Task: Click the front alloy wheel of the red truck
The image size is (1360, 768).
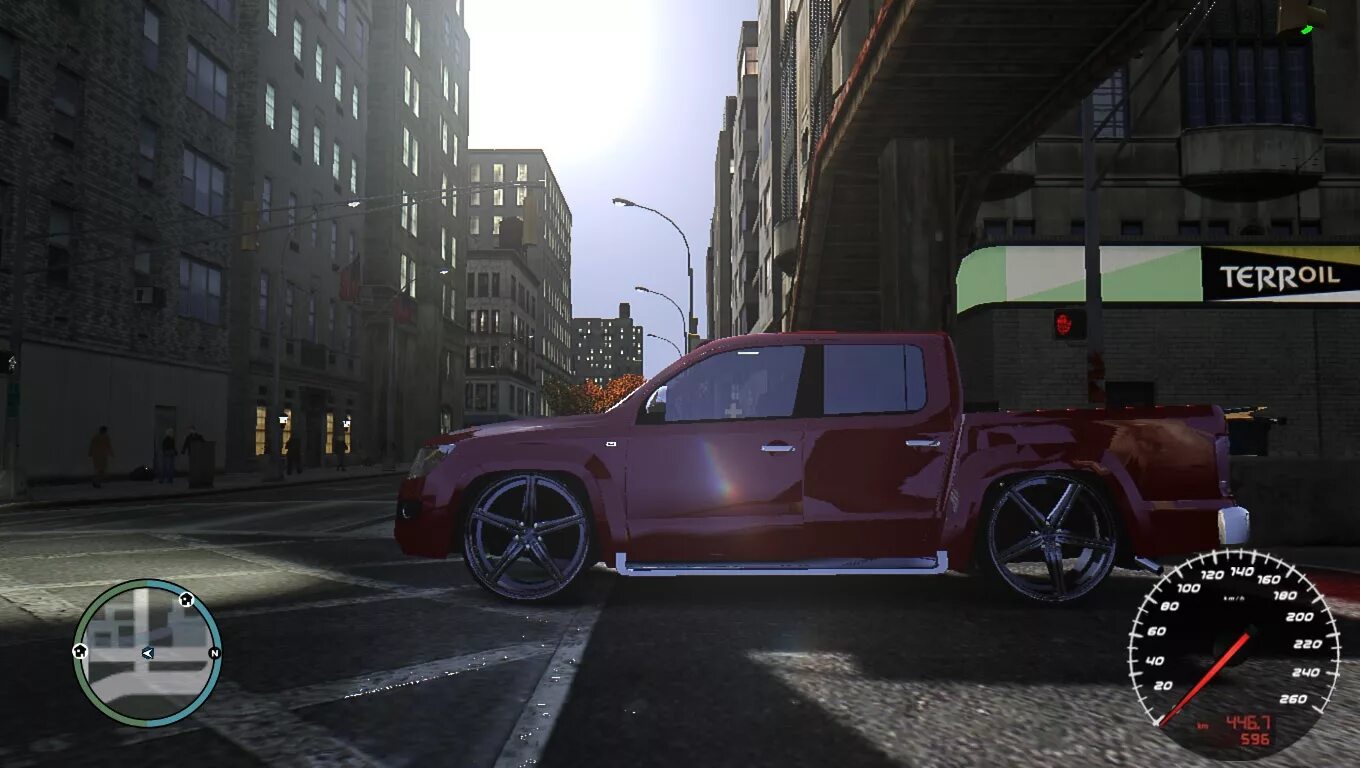Action: pyautogui.click(x=528, y=532)
